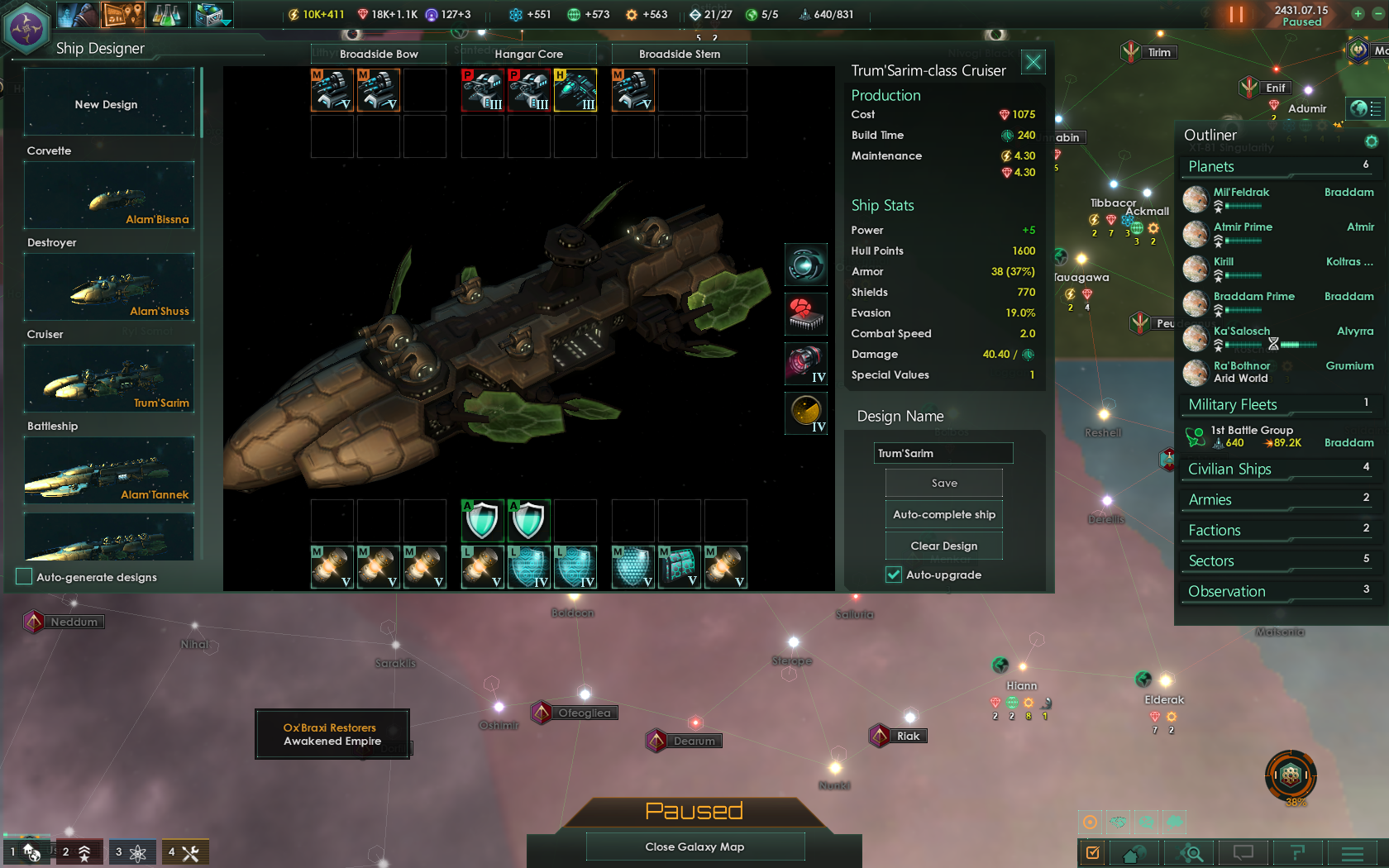1389x868 pixels.
Task: Open the Hangar Core section selector
Action: pyautogui.click(x=528, y=54)
